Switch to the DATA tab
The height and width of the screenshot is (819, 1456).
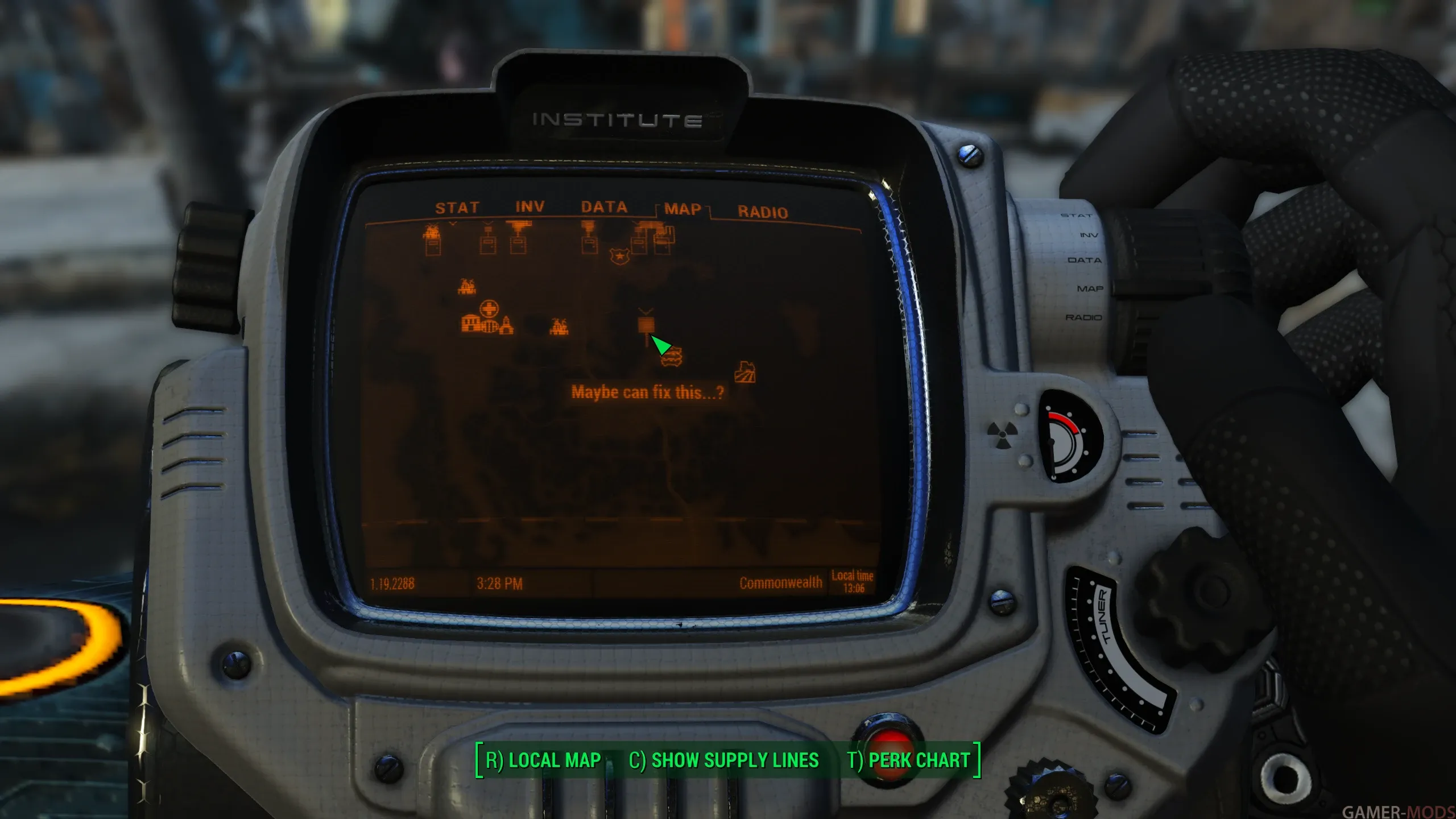point(604,207)
